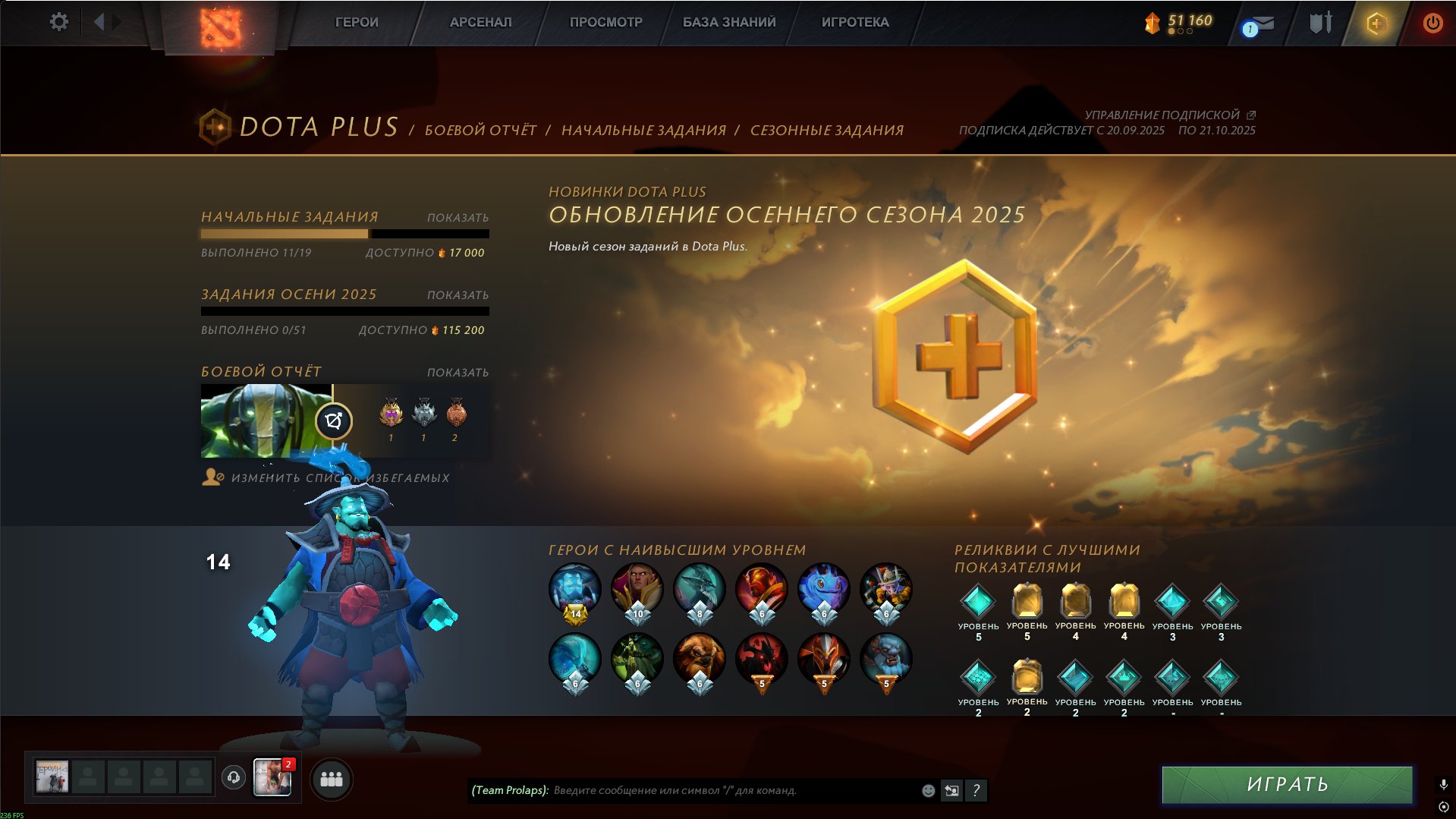Expand НАЧАЛЬНЫЕ ЗАДАНИЯ via ПОКАЗАТЬ
This screenshot has height=819, width=1456.
(456, 216)
